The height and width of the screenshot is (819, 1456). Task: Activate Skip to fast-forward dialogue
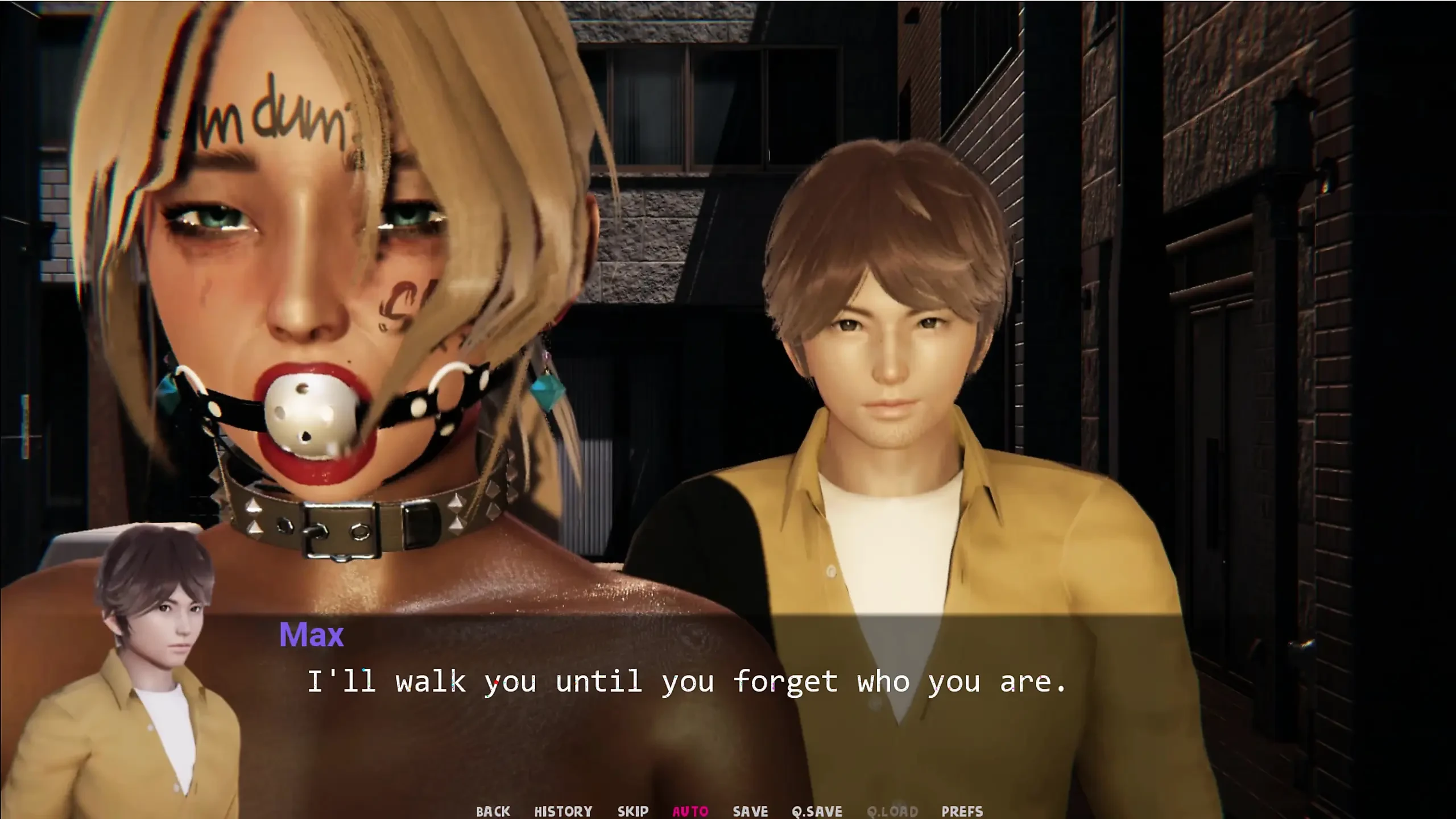tap(632, 811)
